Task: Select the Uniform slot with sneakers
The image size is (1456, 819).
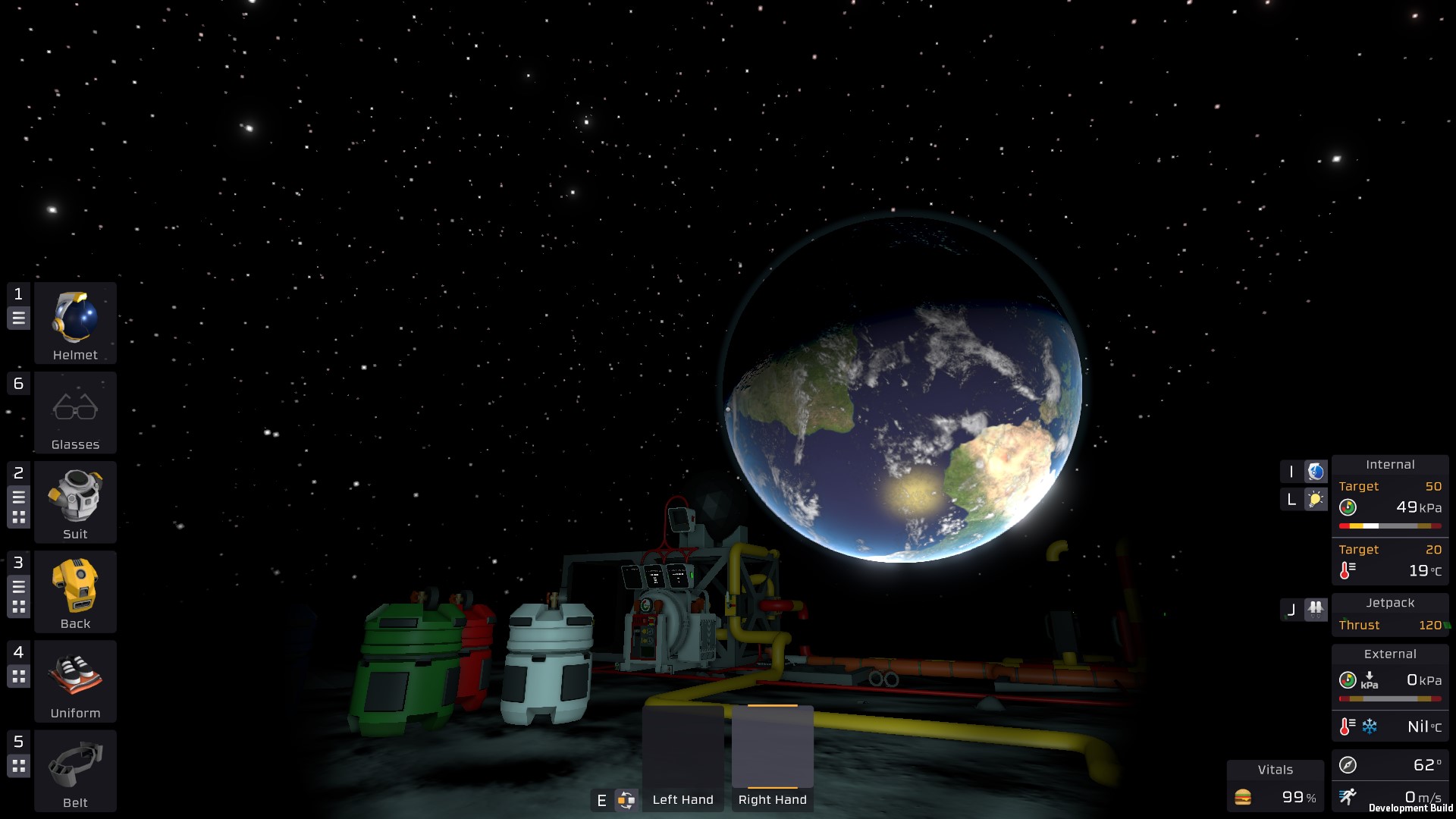Action: tap(75, 680)
